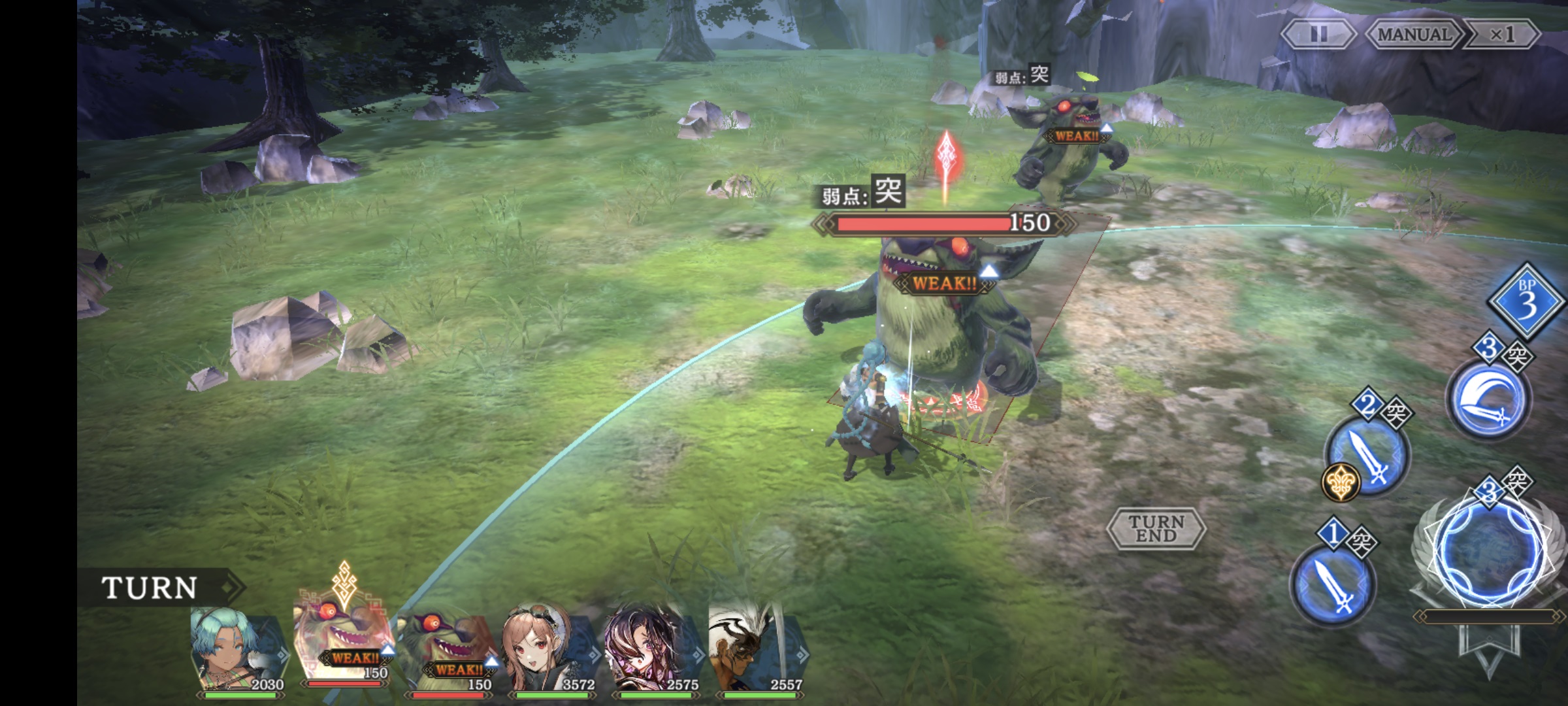Select the teal-haired character portrait in turn order

[238, 650]
